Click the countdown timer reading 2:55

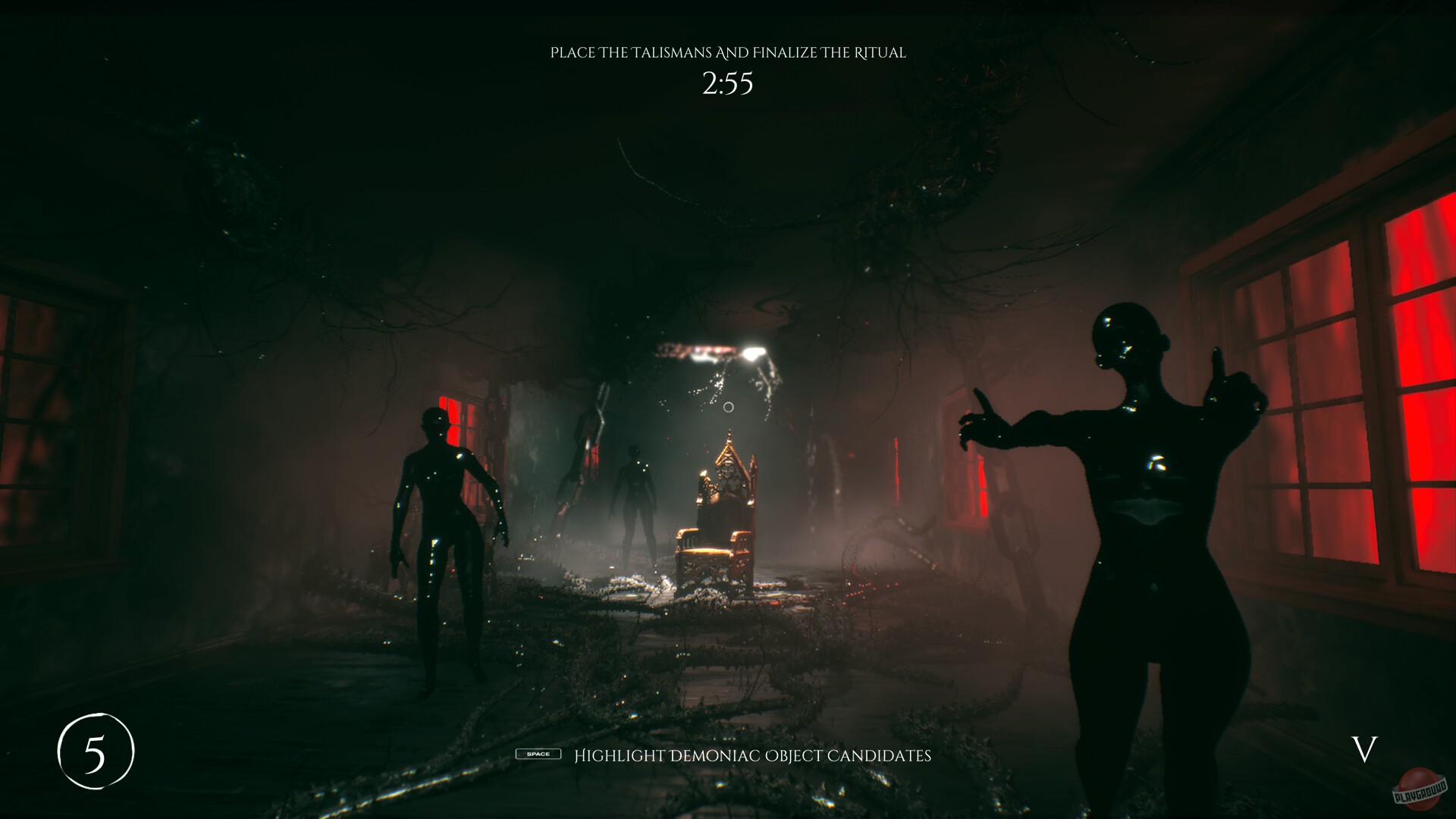(x=726, y=83)
